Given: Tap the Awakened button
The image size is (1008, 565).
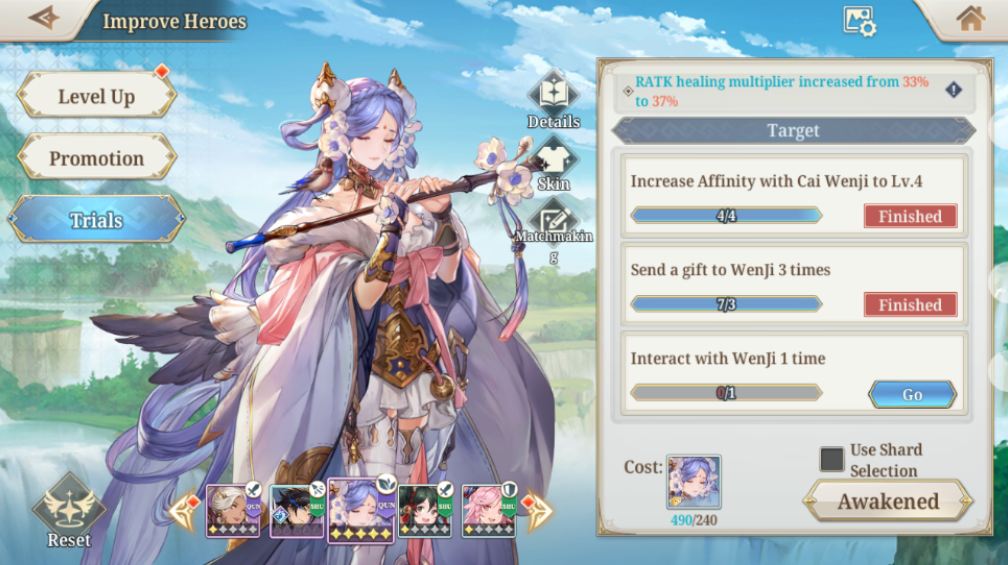Looking at the screenshot, I should click(887, 501).
